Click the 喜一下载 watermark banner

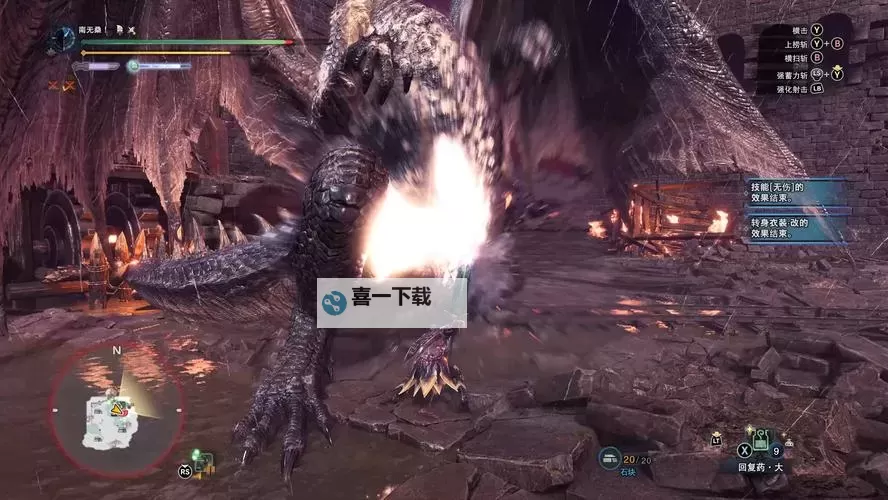click(x=391, y=302)
